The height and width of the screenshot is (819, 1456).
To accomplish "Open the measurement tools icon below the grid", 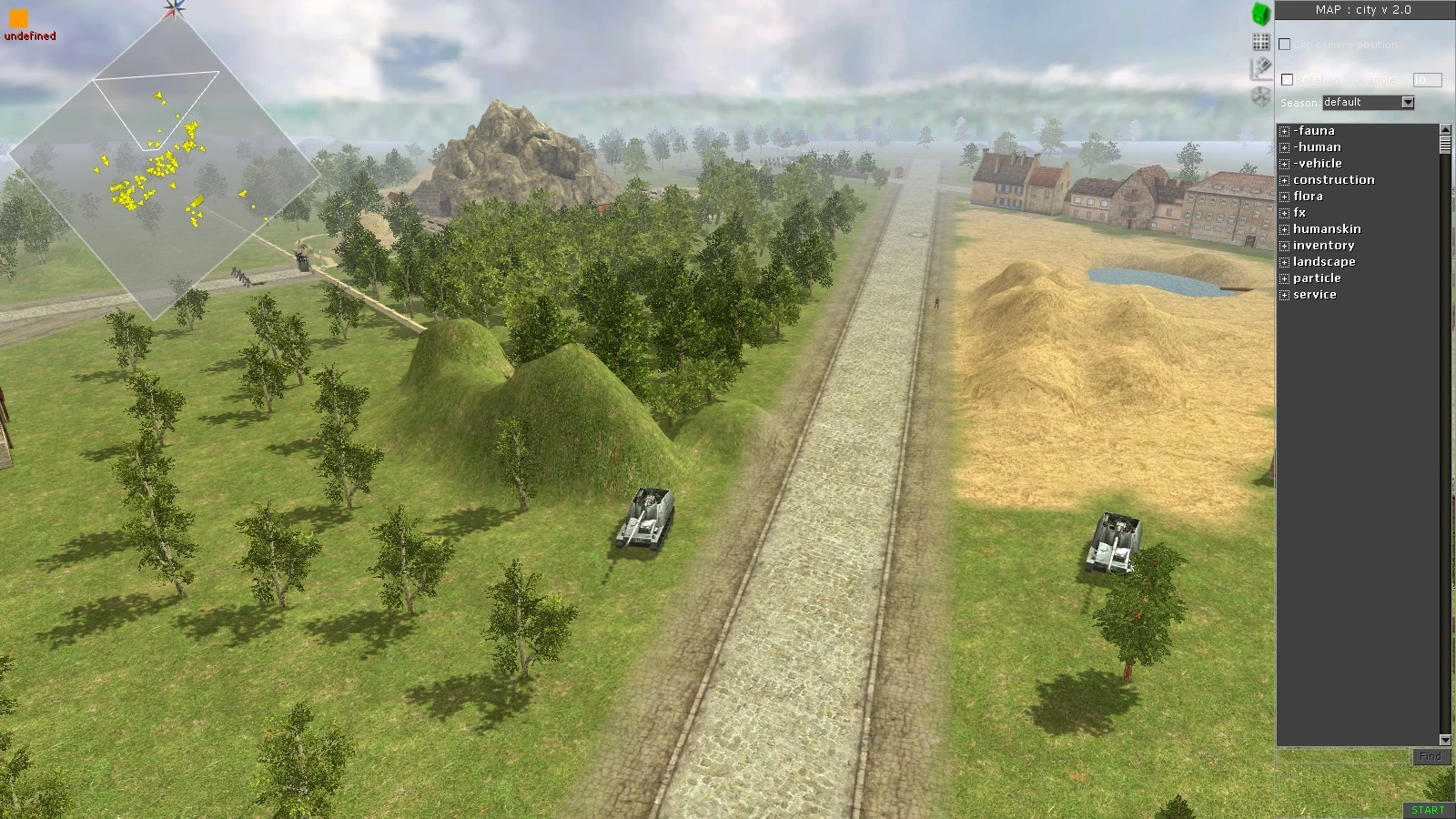I will tap(1261, 69).
